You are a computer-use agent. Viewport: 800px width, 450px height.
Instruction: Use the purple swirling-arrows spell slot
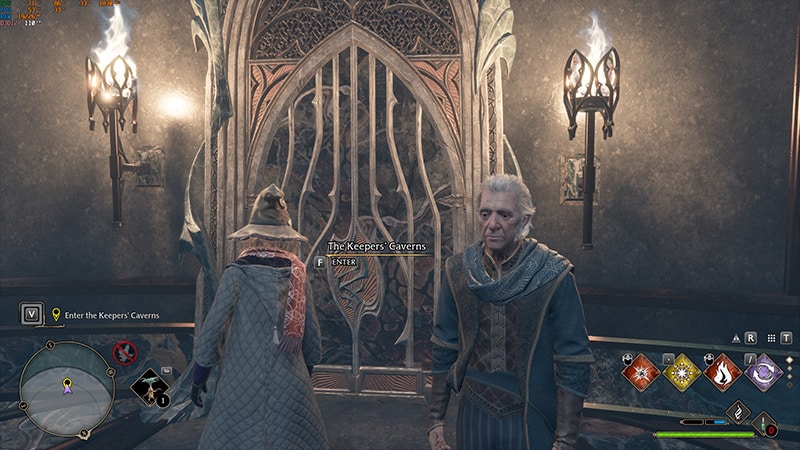click(x=764, y=372)
